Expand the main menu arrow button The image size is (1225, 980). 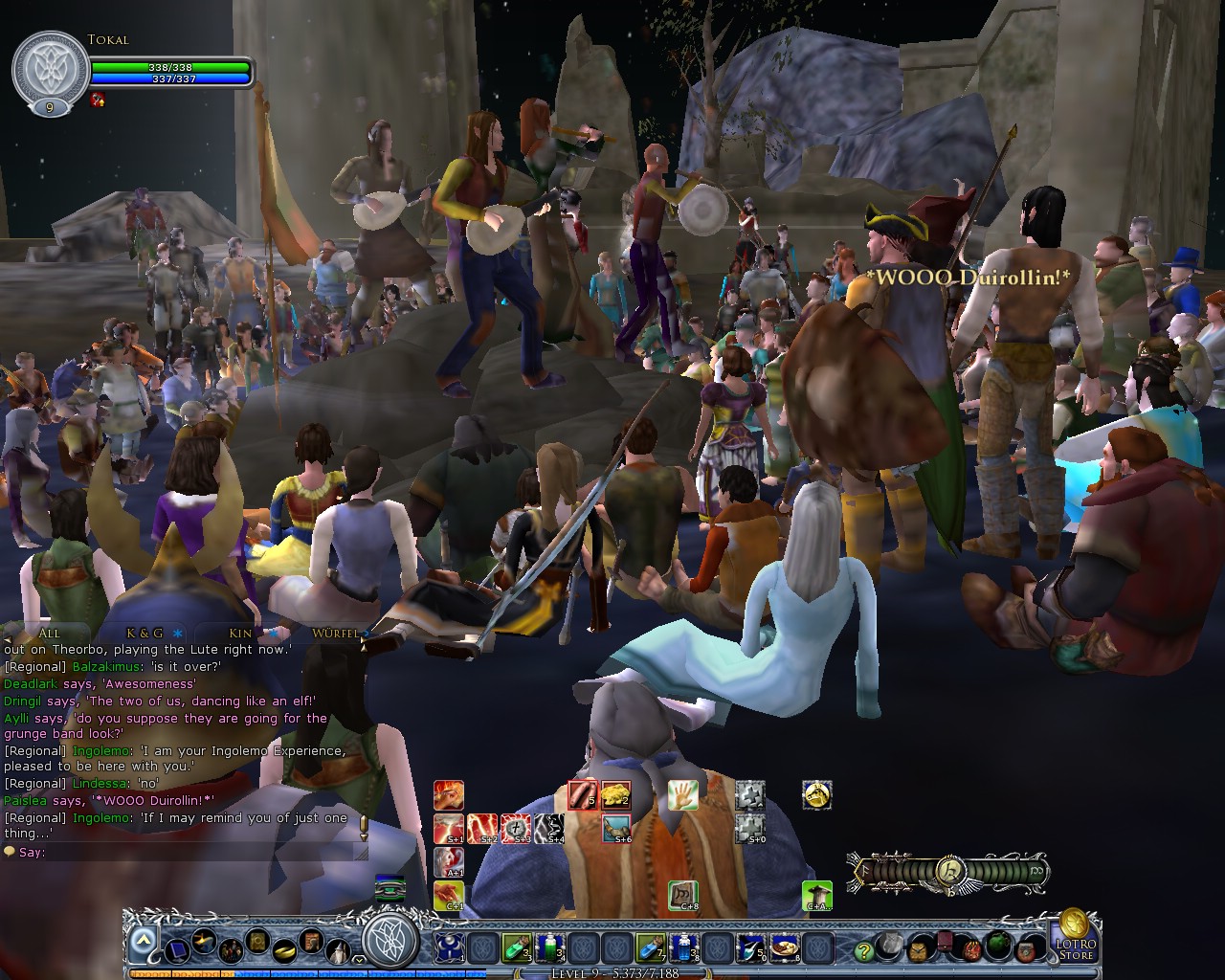click(143, 943)
